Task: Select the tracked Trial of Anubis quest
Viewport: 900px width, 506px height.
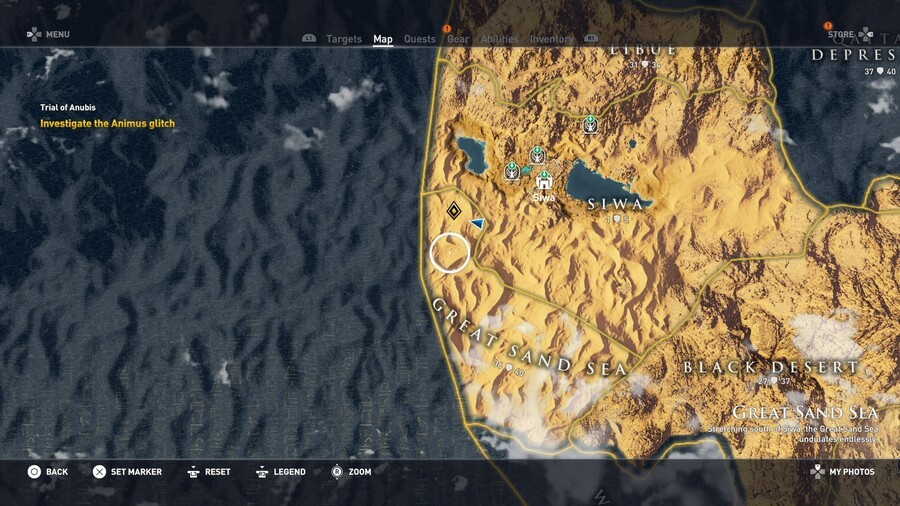Action: click(107, 124)
